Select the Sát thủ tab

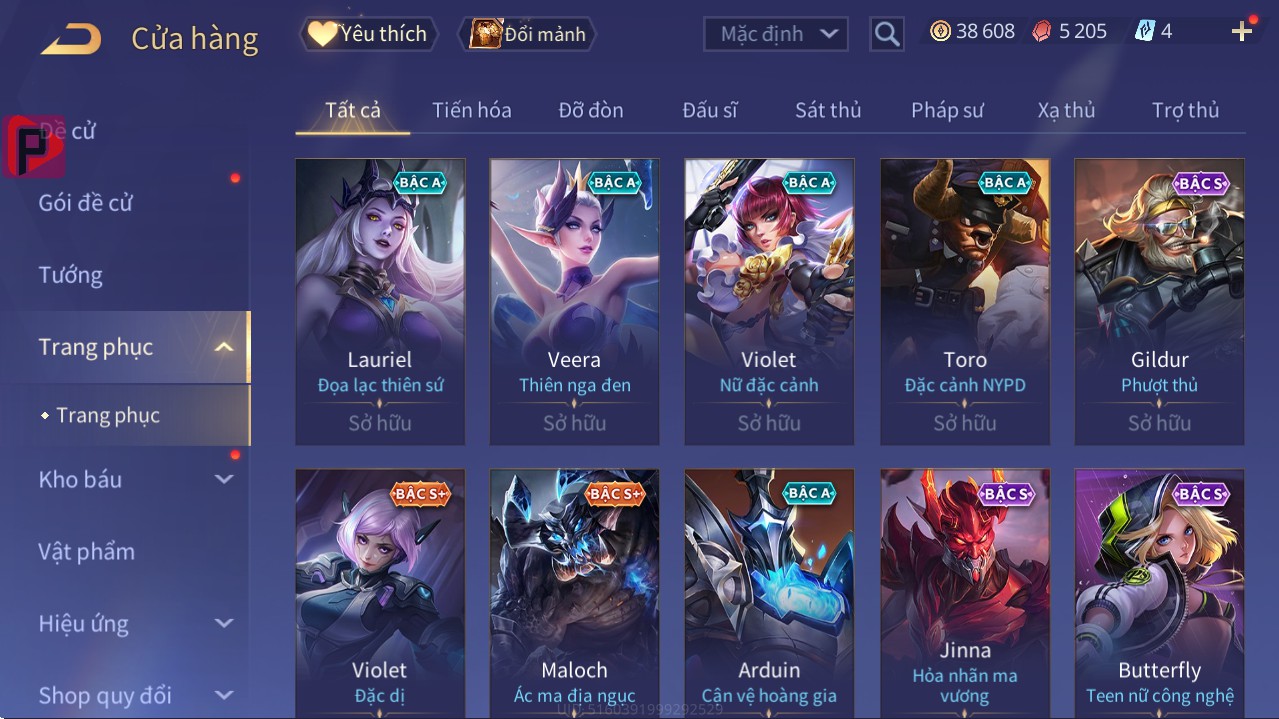pyautogui.click(x=827, y=110)
